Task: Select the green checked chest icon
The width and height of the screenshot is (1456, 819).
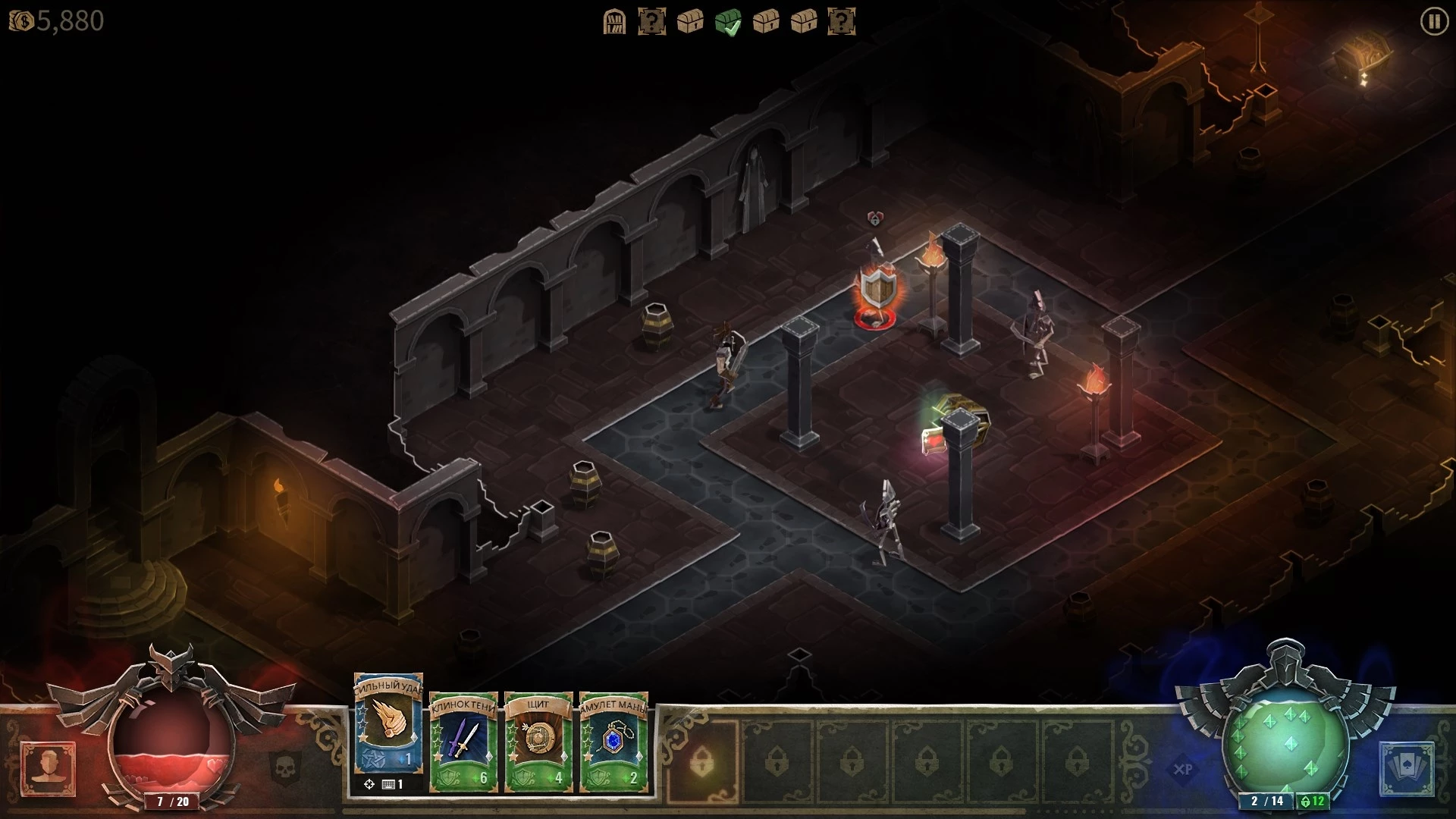Action: [x=728, y=22]
